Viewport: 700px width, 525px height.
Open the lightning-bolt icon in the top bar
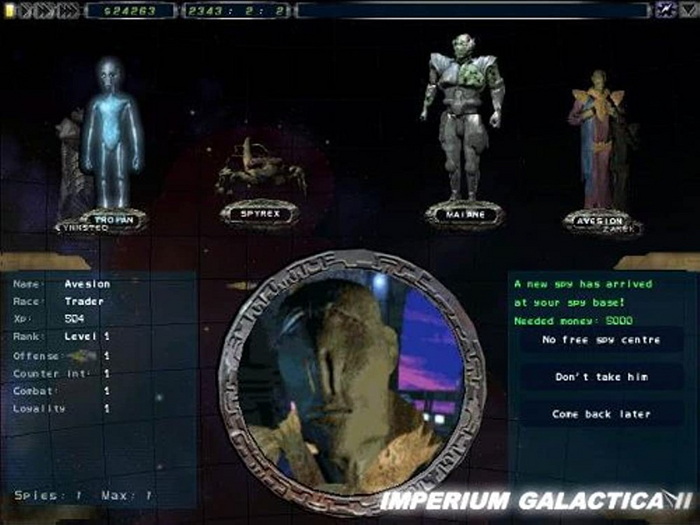pos(664,10)
